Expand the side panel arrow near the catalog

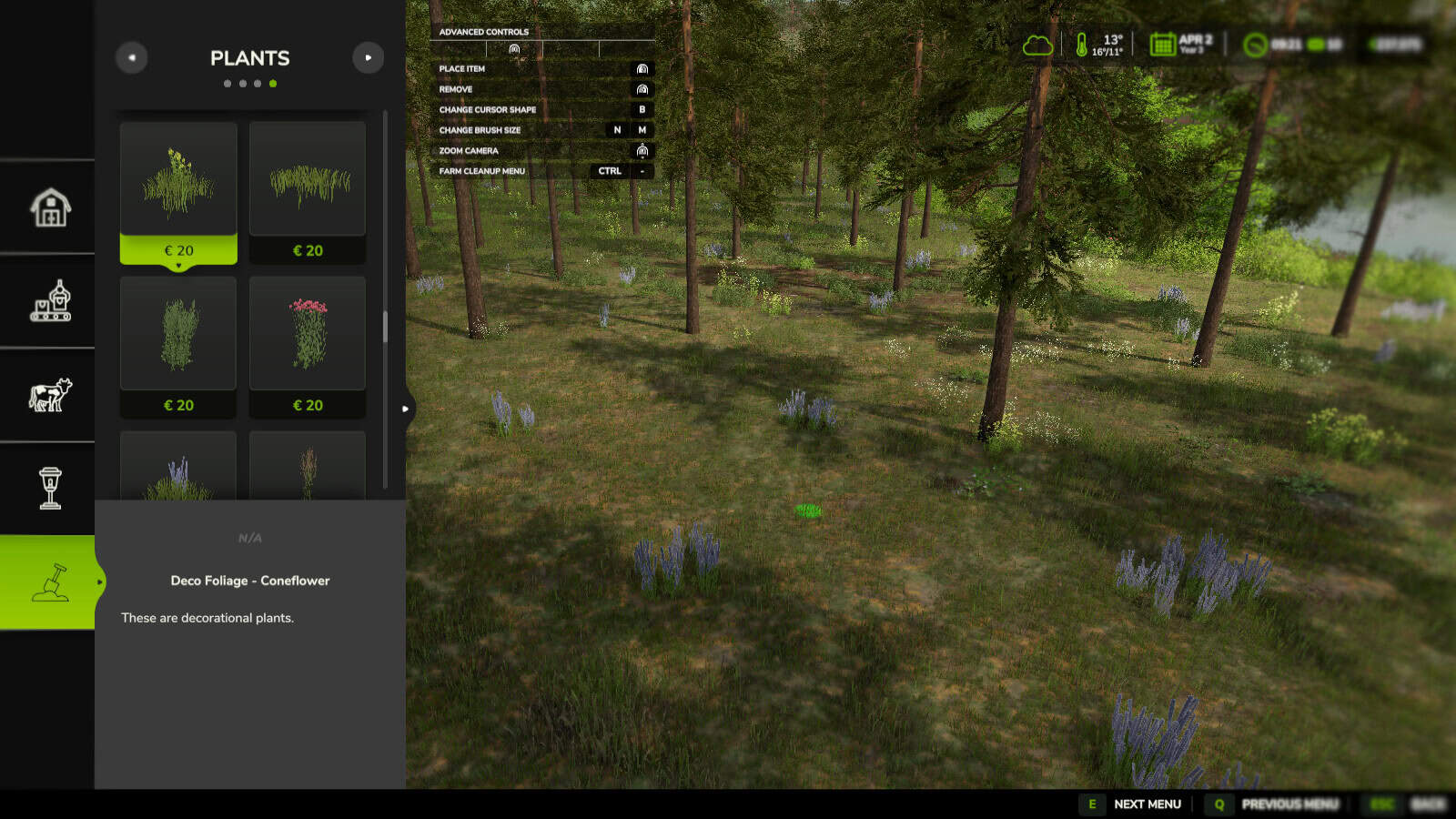[405, 409]
